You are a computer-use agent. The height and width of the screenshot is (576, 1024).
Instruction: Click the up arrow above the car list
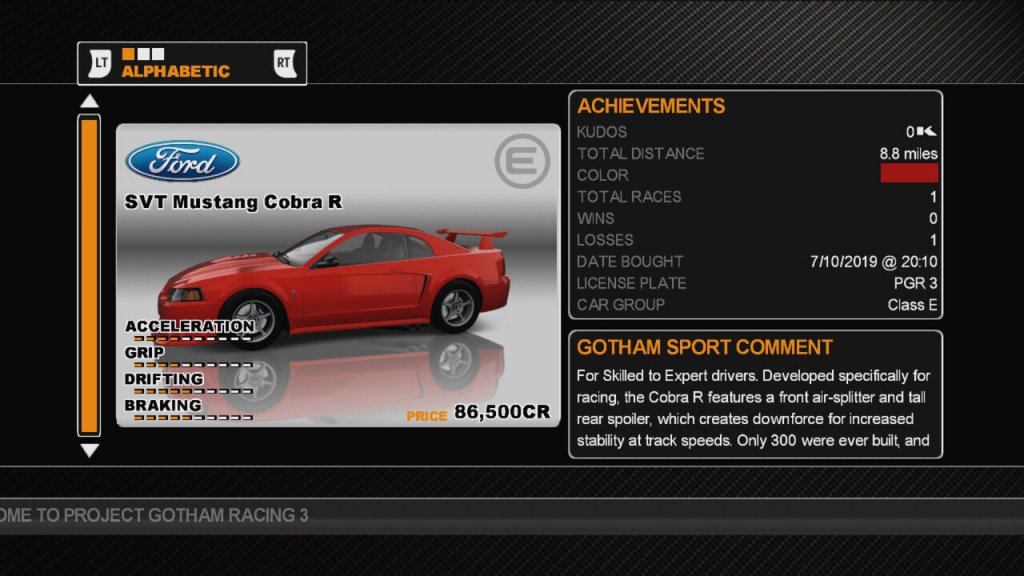pos(90,101)
